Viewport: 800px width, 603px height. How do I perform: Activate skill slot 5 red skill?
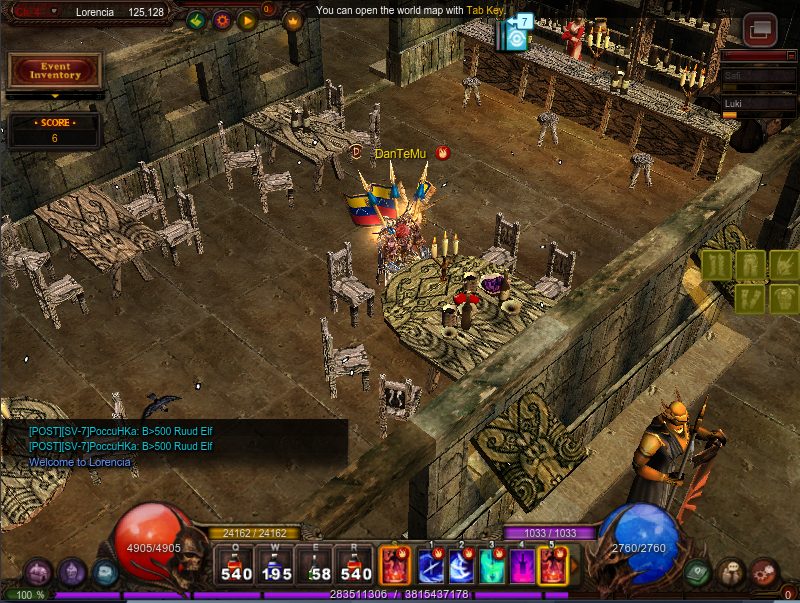click(552, 567)
